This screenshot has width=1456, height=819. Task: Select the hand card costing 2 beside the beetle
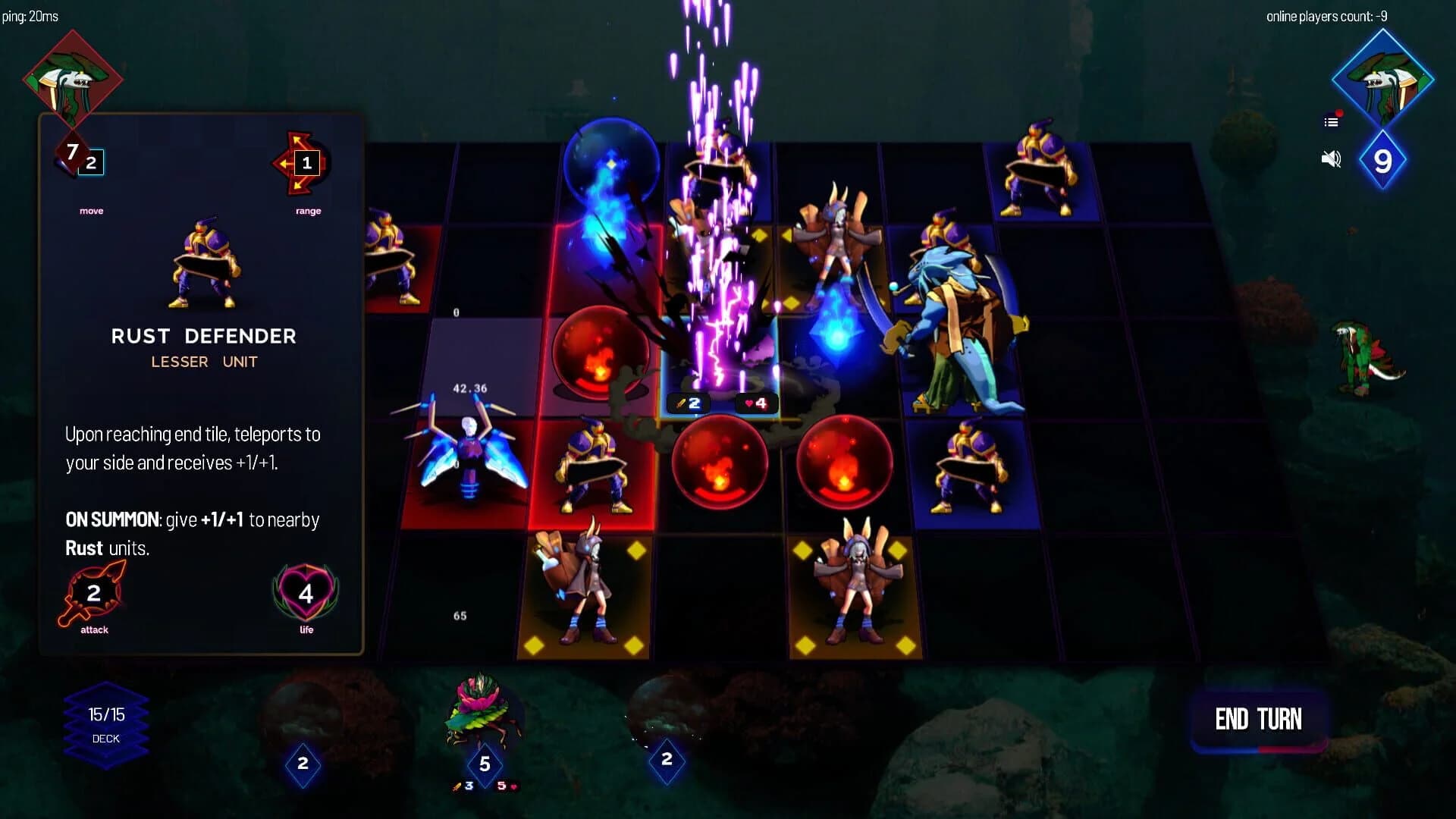click(x=666, y=758)
